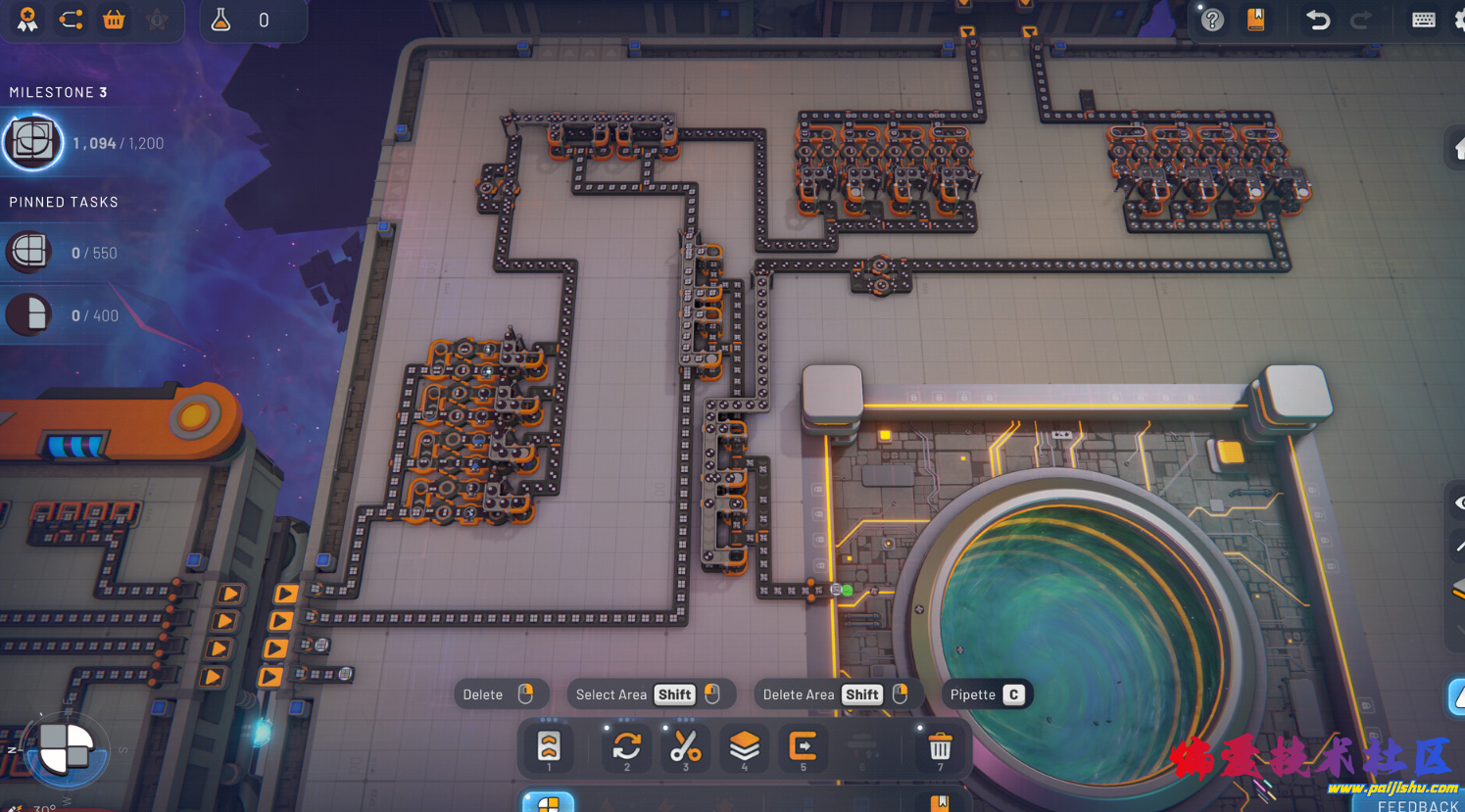Activate the trash can tool in slot 7
Screen dimensions: 1465x812
(940, 747)
